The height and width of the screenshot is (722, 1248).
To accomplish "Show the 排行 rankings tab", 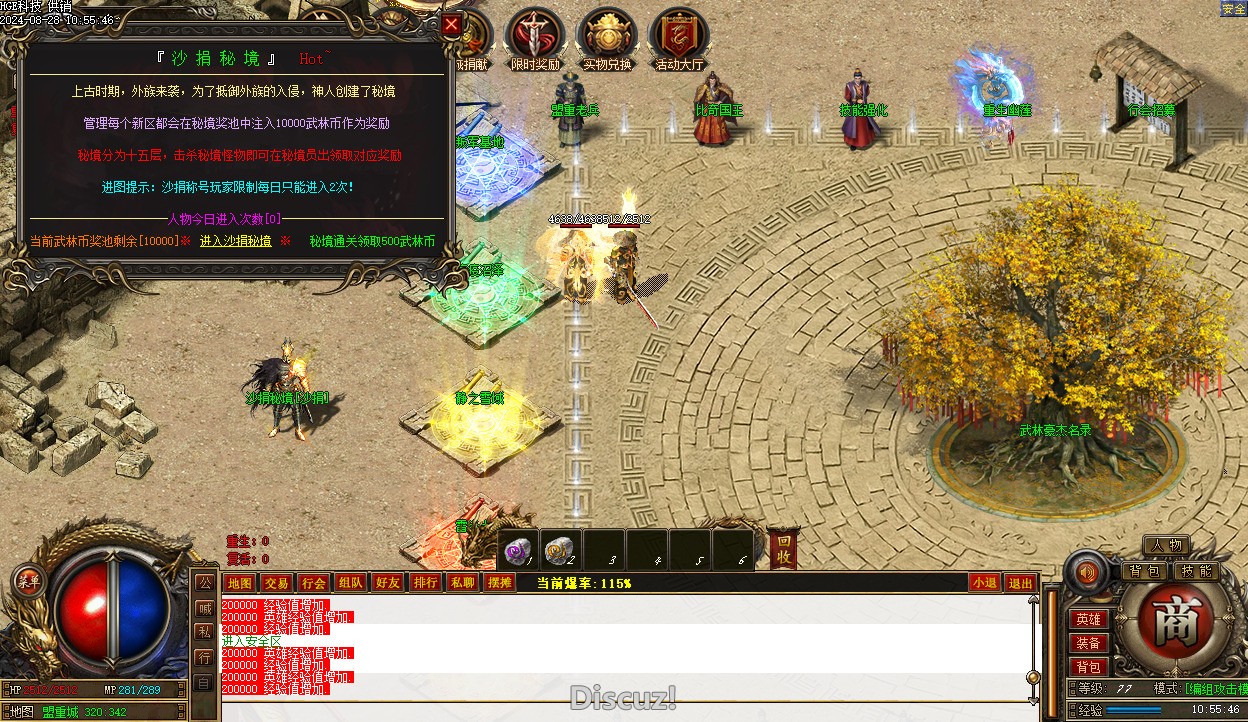I will tap(425, 583).
